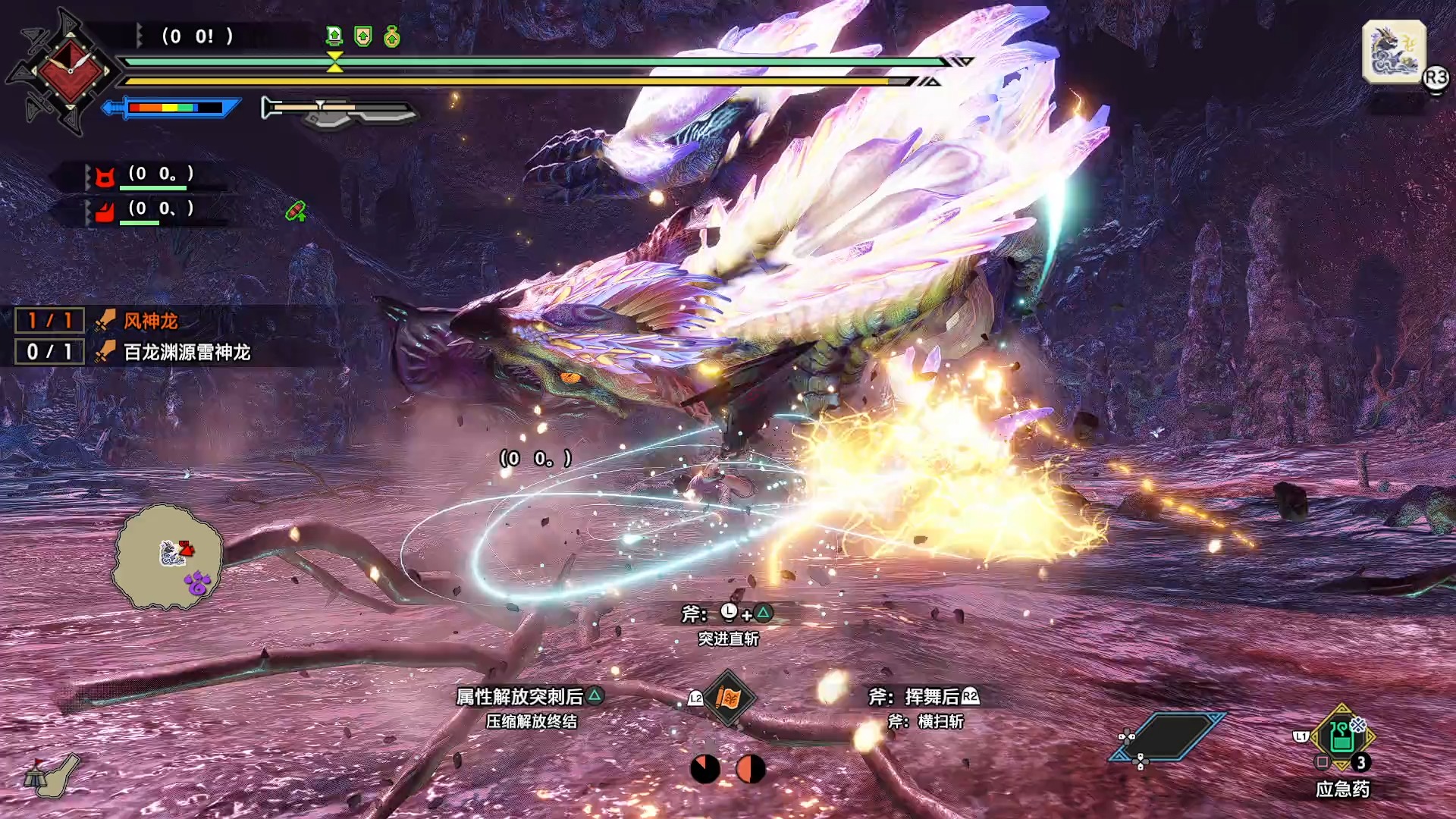This screenshot has height=819, width=1456.
Task: Click the defense up shield buff icon
Action: click(x=363, y=36)
